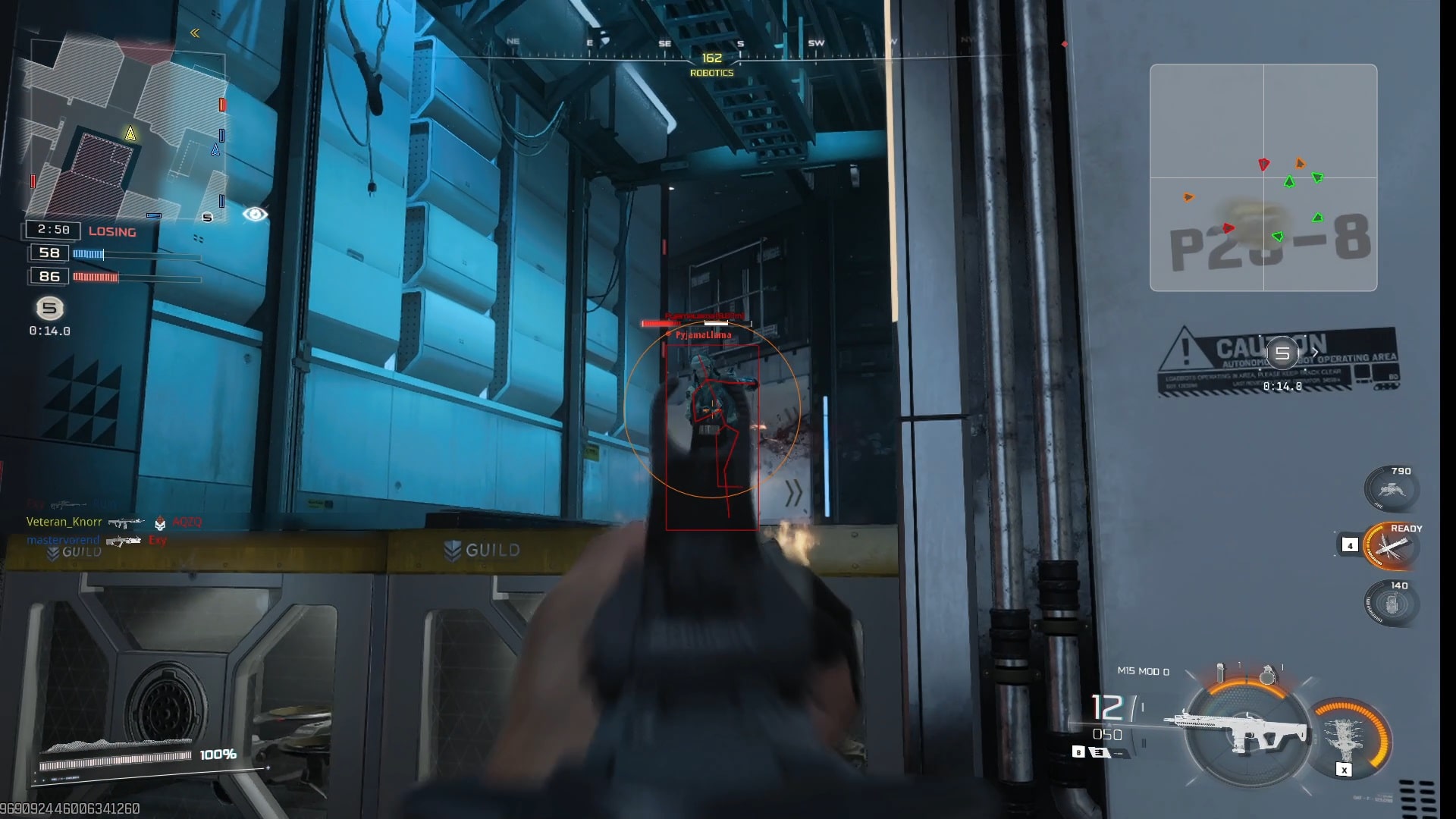Select the M15 MOD 0 weapon icon
Image resolution: width=1456 pixels, height=819 pixels.
1244,732
